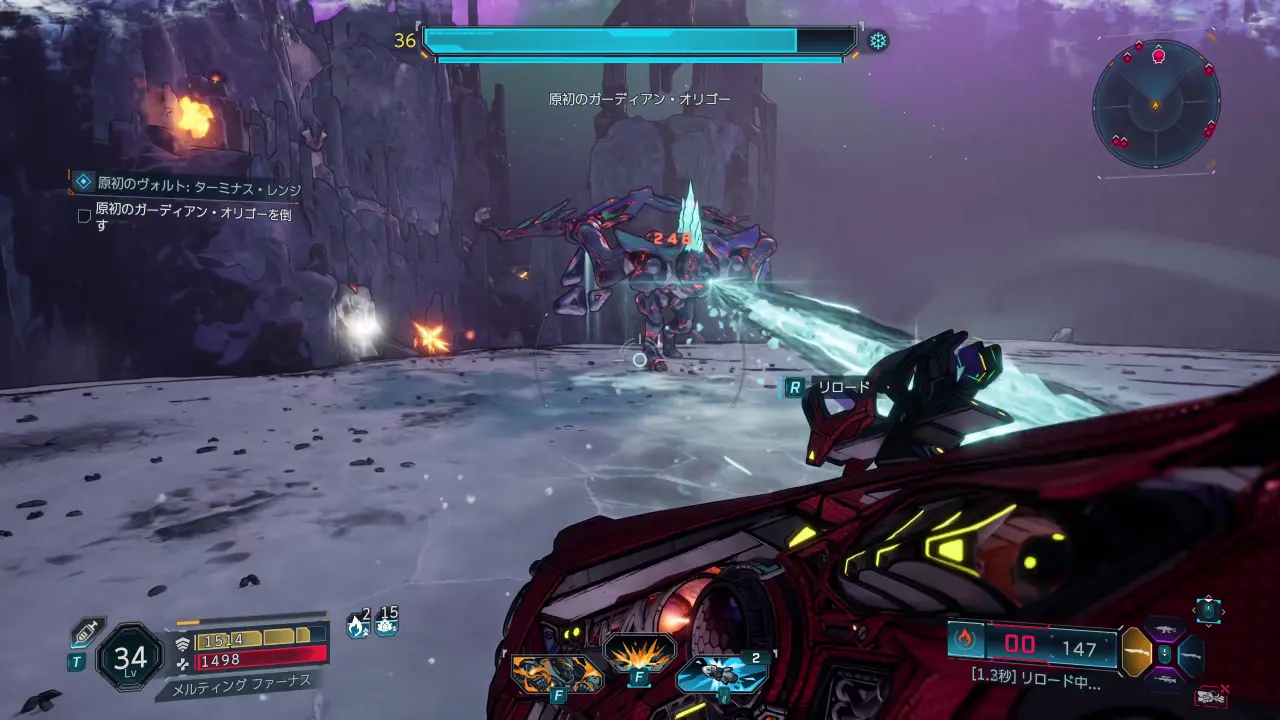Use the repkit syringe icon
This screenshot has height=720, width=1280.
coord(86,633)
